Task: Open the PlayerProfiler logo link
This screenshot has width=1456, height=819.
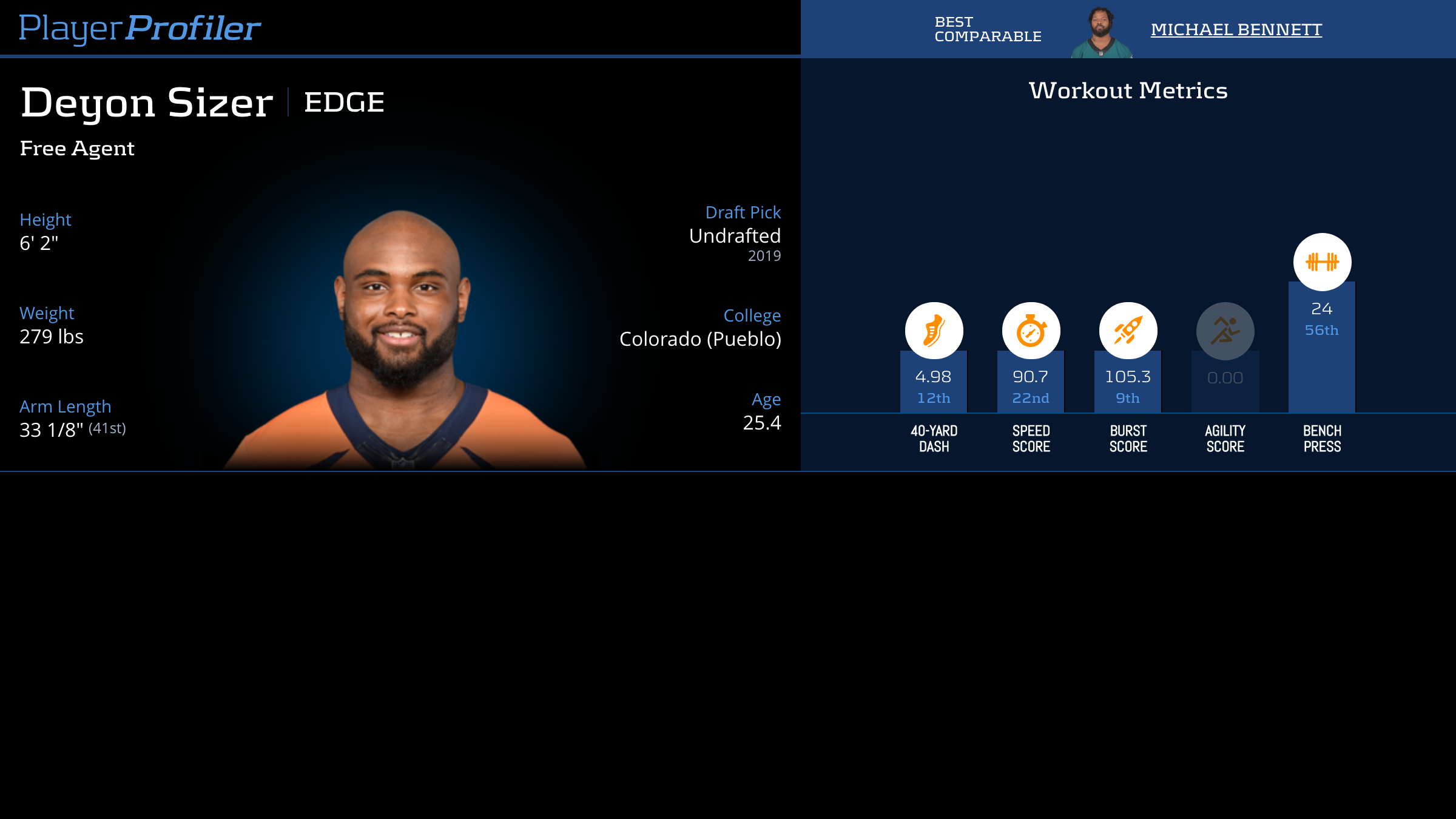Action: click(140, 29)
